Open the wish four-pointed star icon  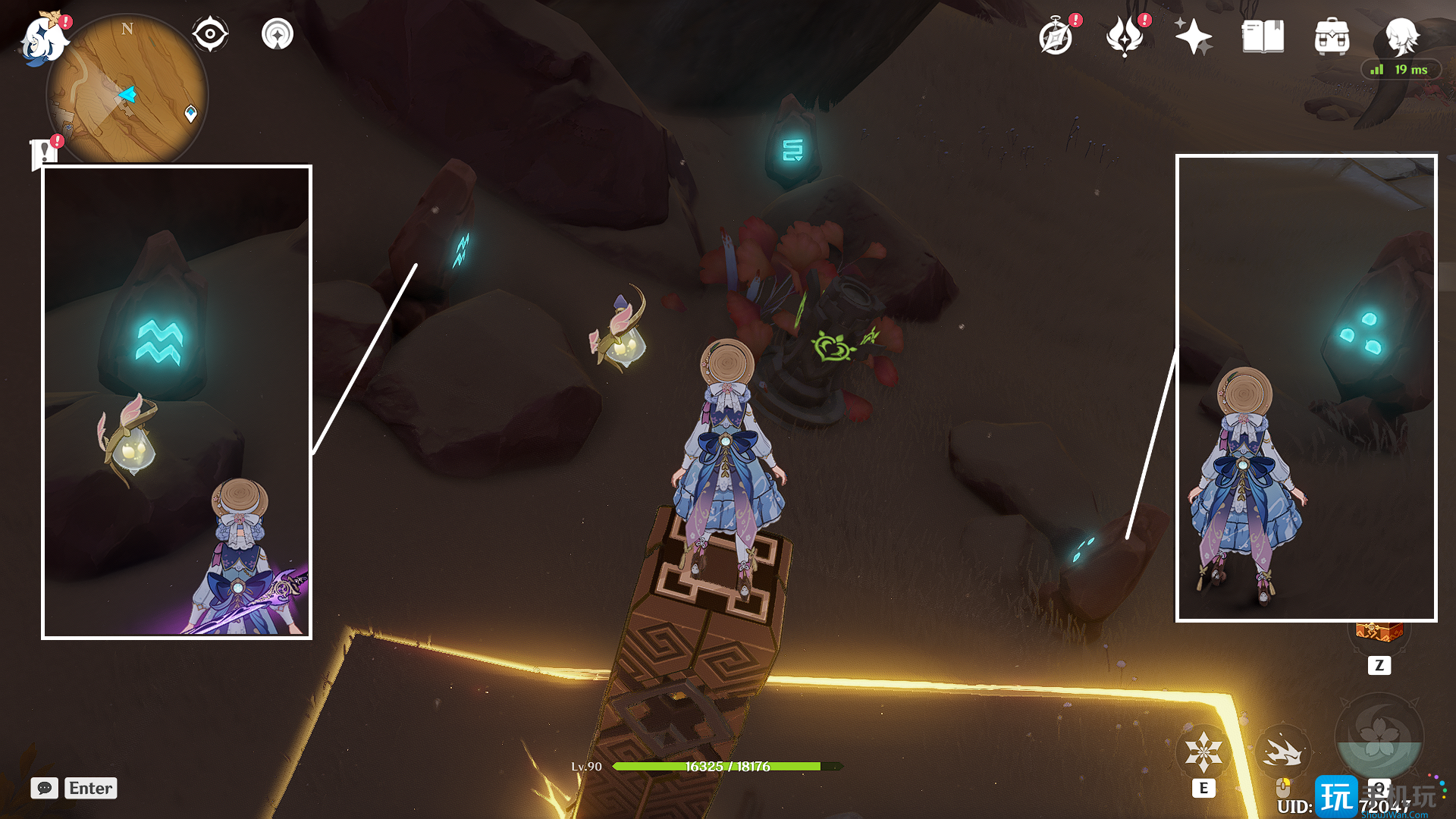[x=1193, y=36]
